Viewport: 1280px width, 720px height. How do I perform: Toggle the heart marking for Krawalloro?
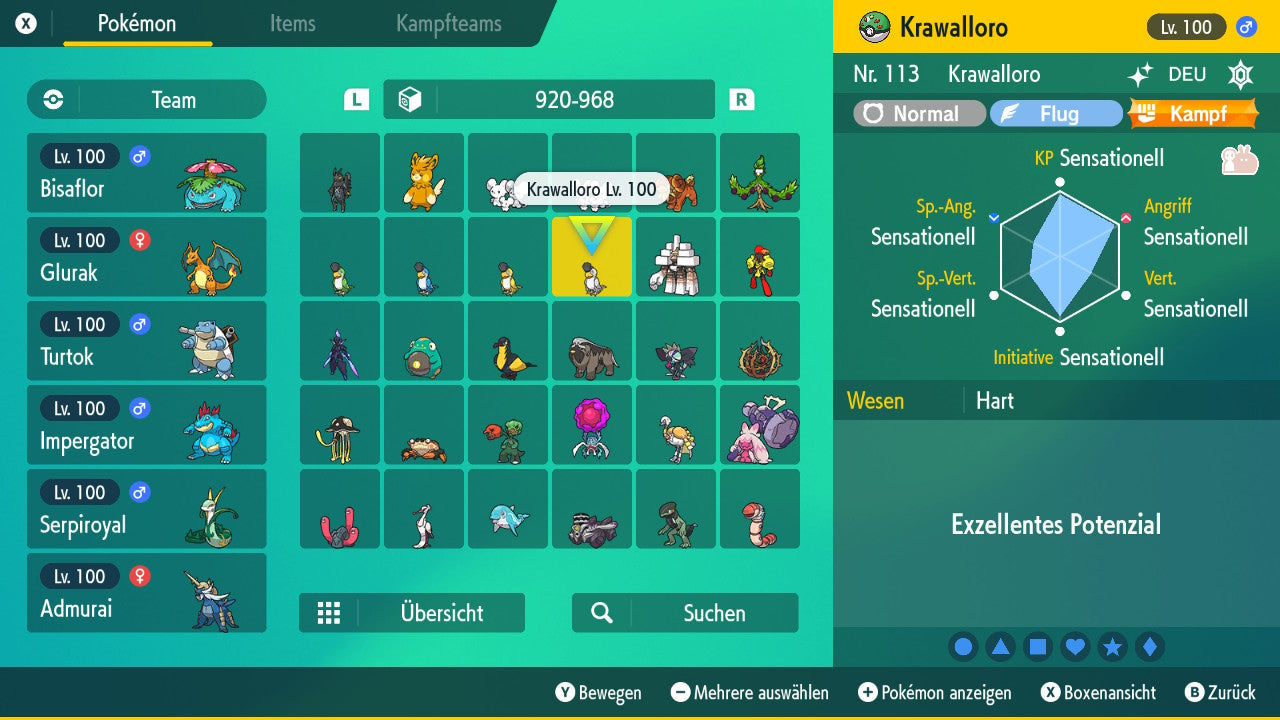[x=1075, y=646]
